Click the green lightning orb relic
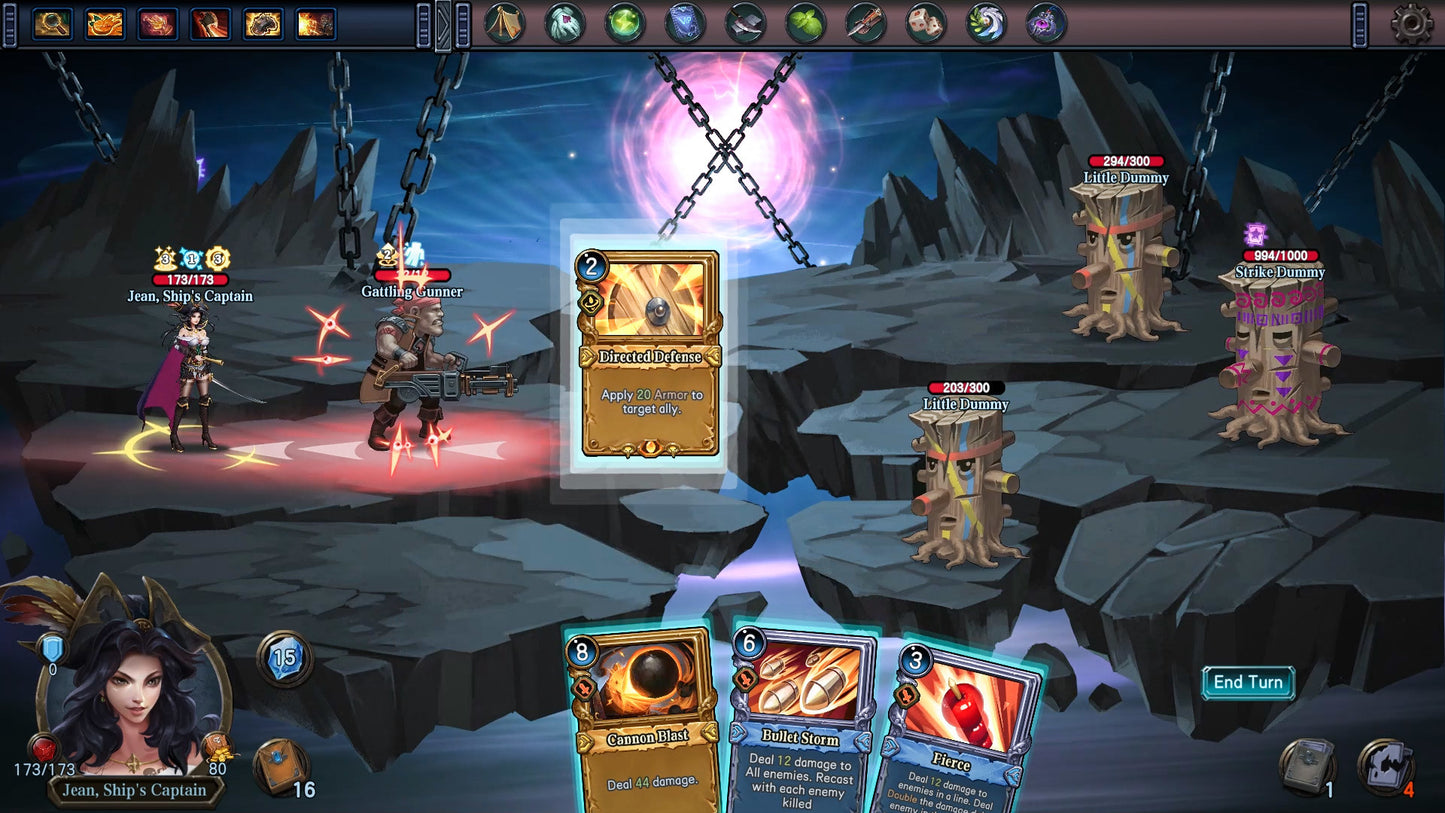 click(x=625, y=23)
